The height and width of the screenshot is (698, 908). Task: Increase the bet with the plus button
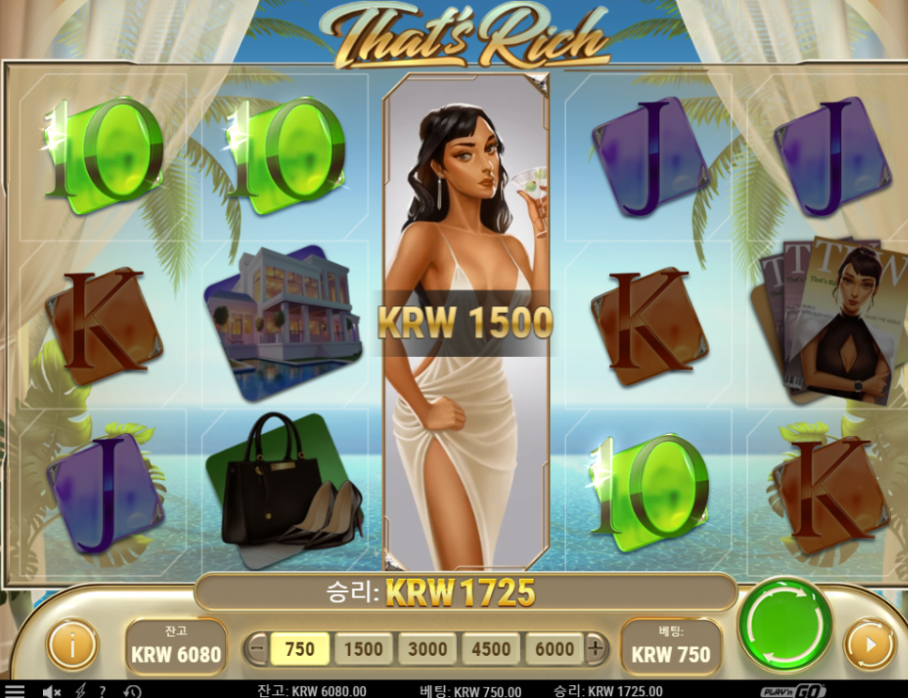click(x=596, y=648)
